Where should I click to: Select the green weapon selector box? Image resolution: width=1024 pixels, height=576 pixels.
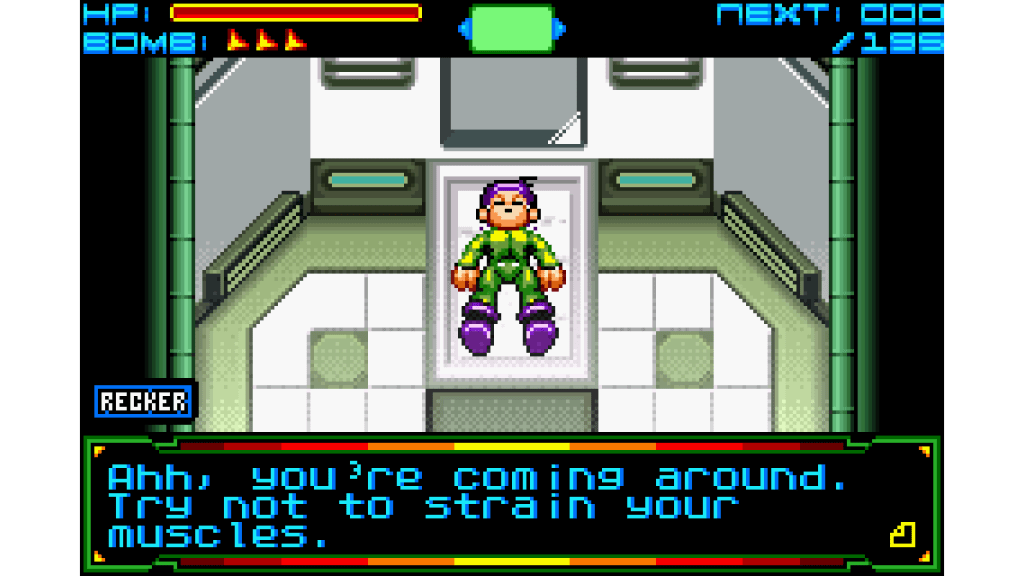[x=512, y=28]
